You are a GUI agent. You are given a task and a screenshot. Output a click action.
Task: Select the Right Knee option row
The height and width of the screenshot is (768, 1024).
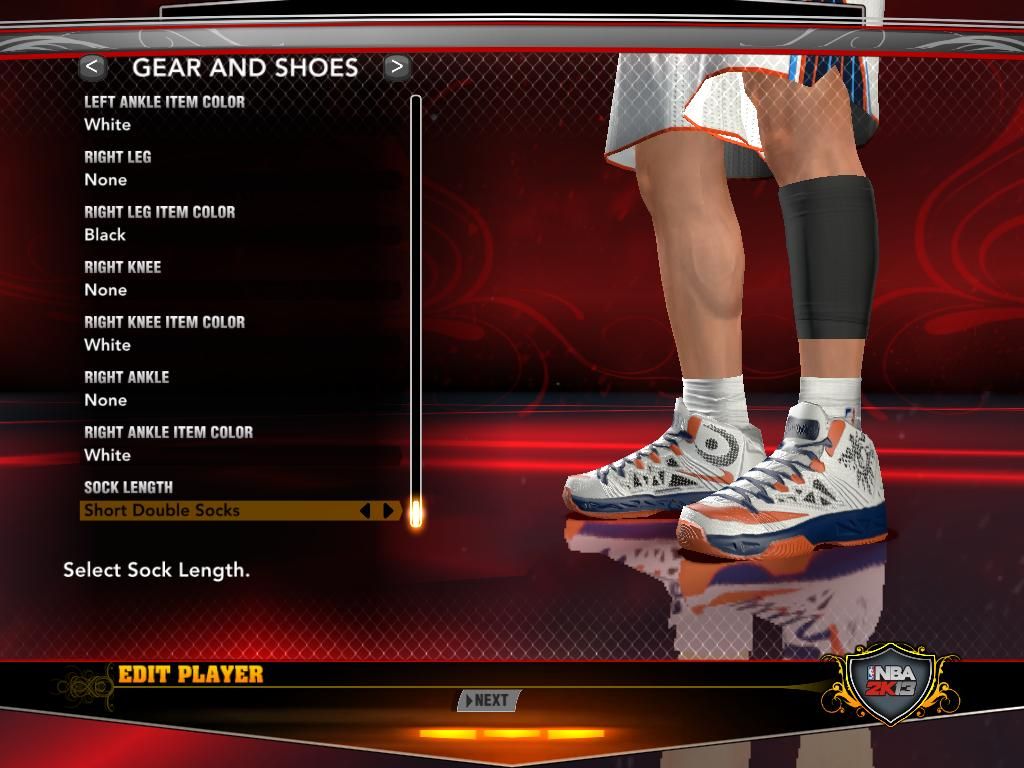pyautogui.click(x=240, y=278)
